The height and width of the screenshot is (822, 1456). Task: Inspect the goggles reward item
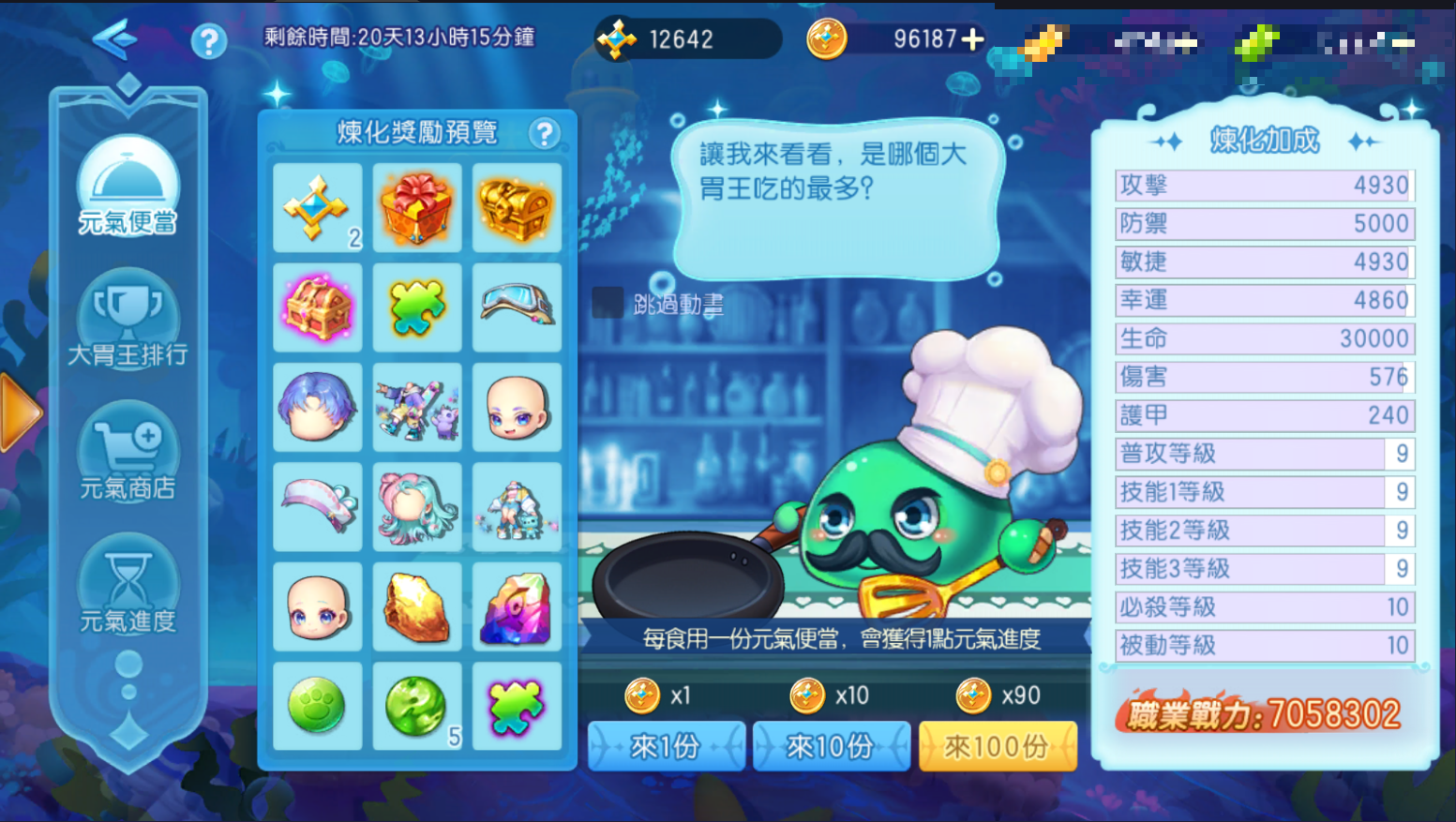(x=517, y=307)
